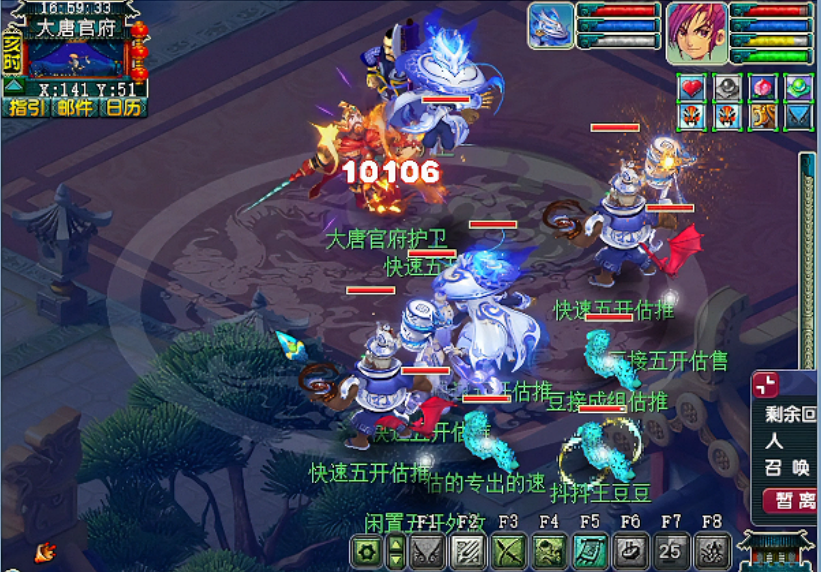The width and height of the screenshot is (821, 572).
Task: Activate the F8 swirl skill slot
Action: tap(711, 550)
